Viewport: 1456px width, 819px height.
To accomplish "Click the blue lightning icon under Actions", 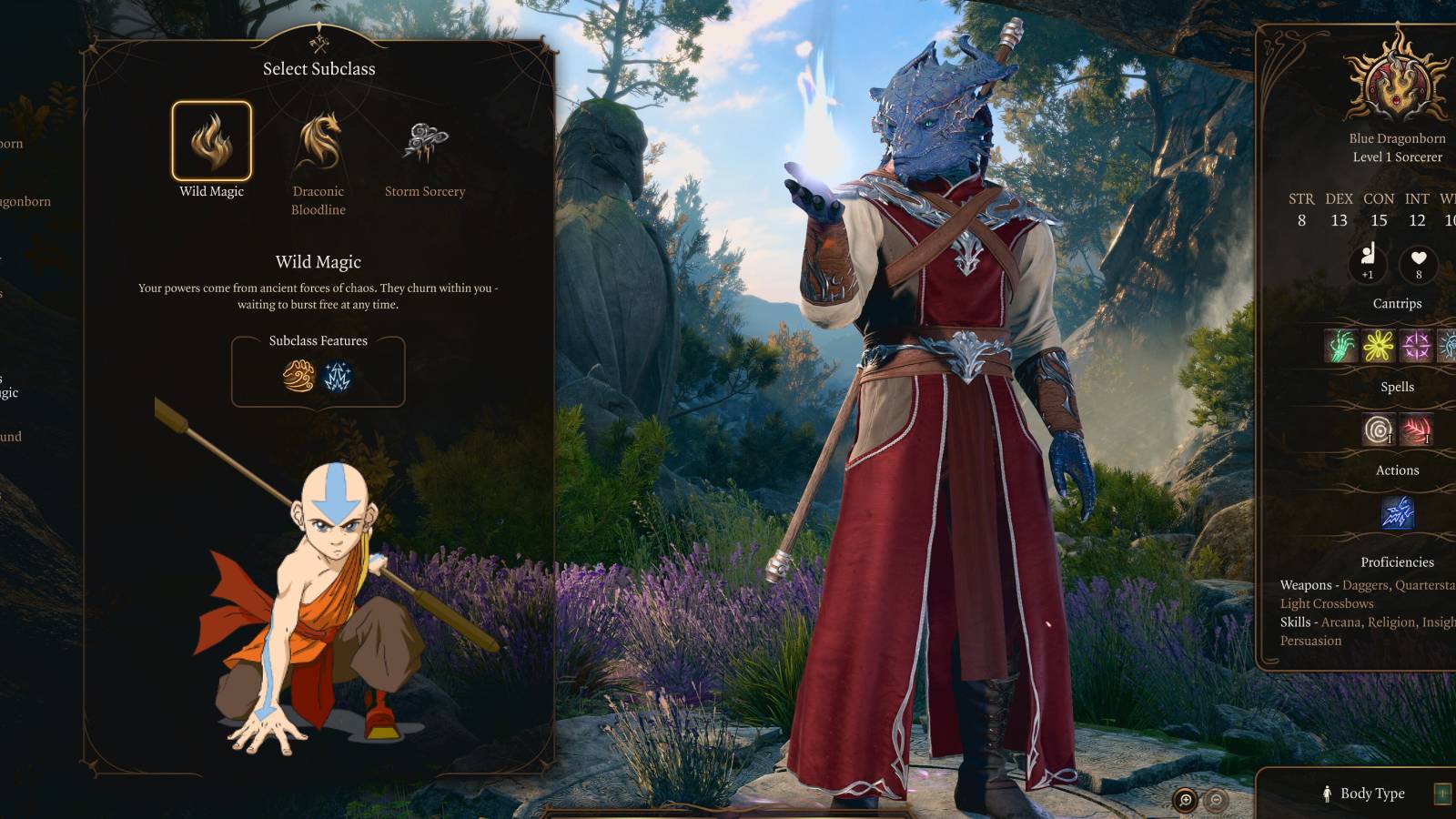I will click(x=1399, y=513).
